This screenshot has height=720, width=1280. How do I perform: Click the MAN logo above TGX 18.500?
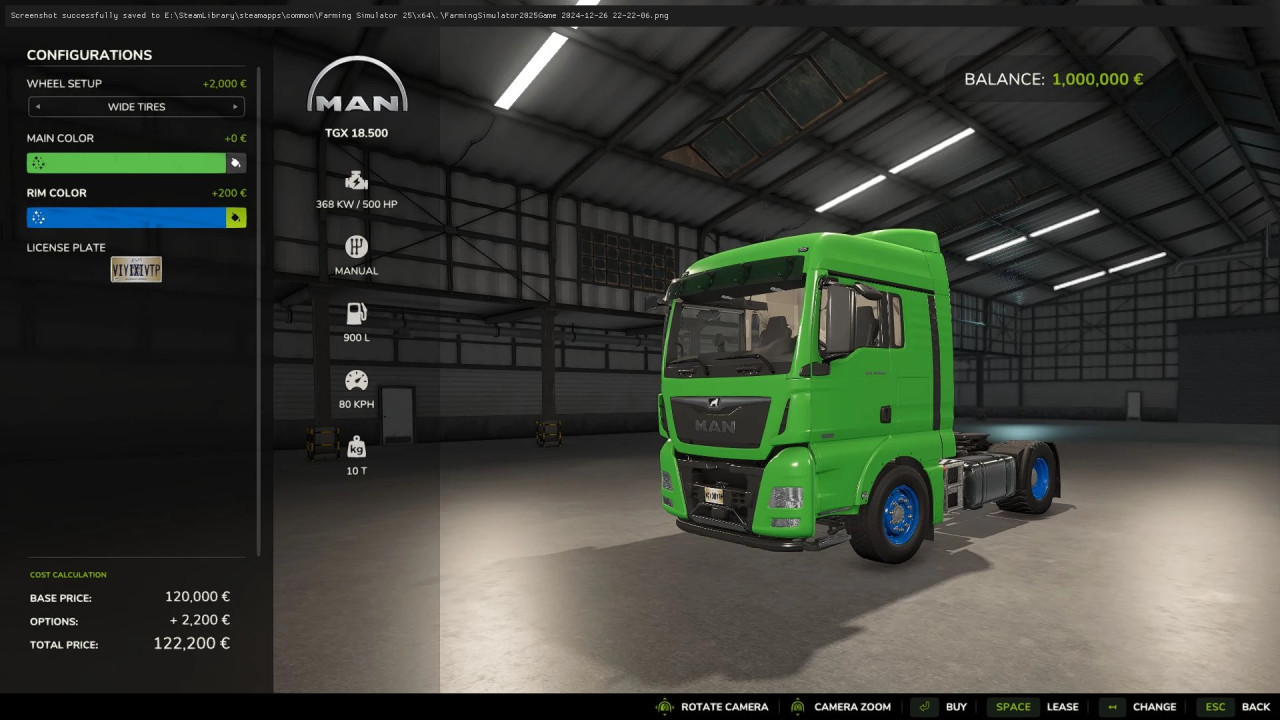click(x=356, y=85)
